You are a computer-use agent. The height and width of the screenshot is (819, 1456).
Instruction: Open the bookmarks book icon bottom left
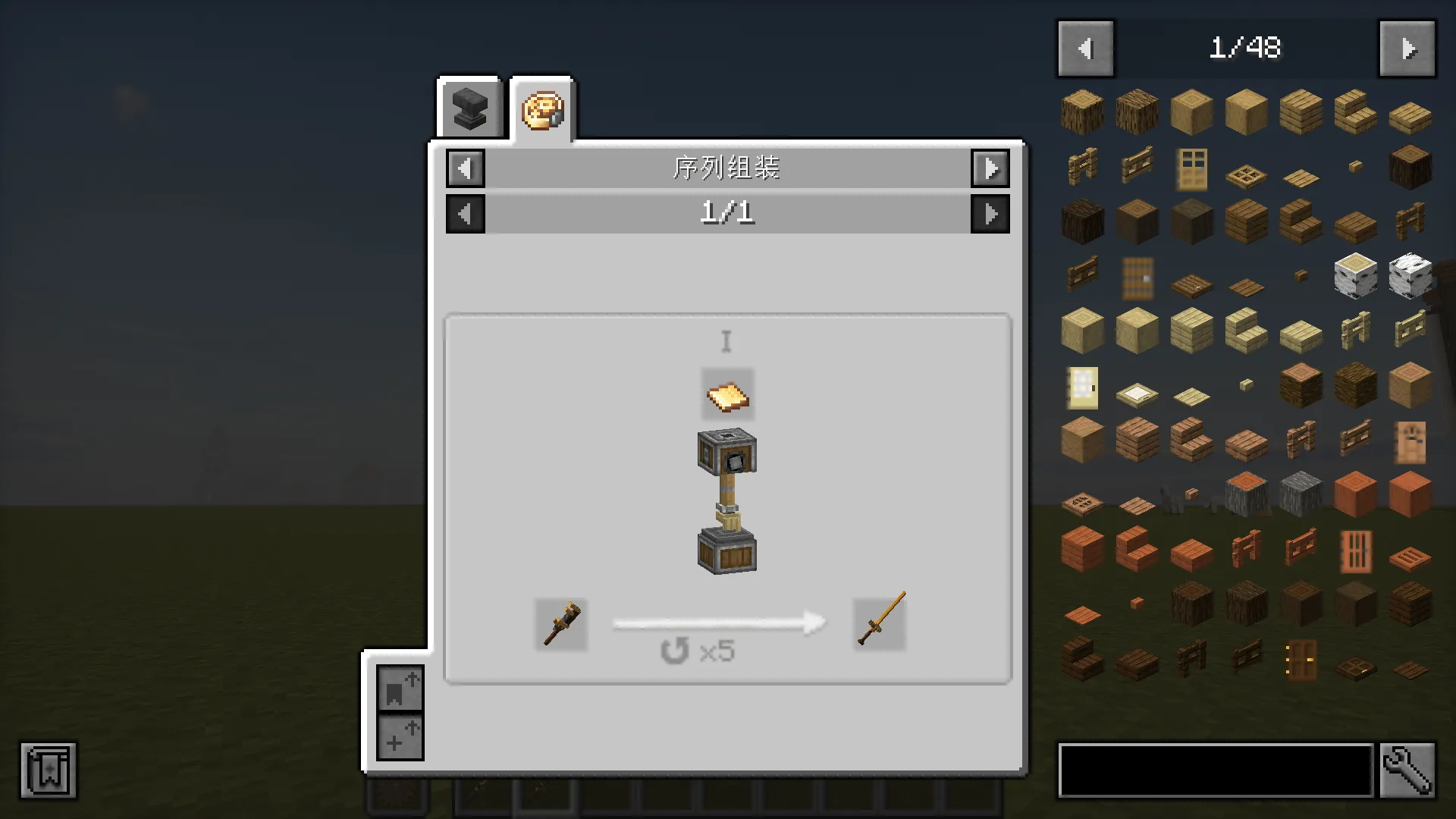coord(48,770)
